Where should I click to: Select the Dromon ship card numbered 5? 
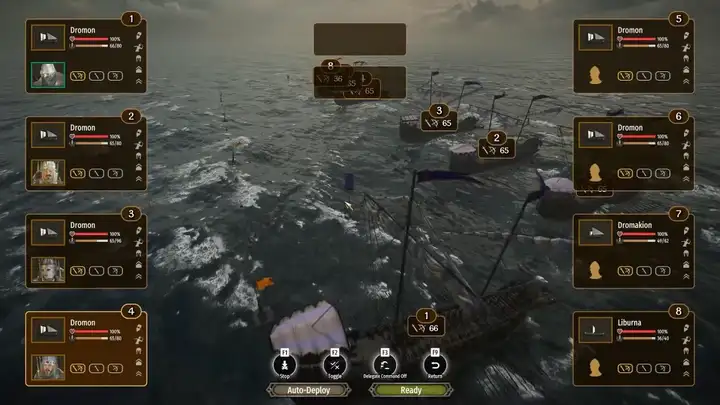634,56
